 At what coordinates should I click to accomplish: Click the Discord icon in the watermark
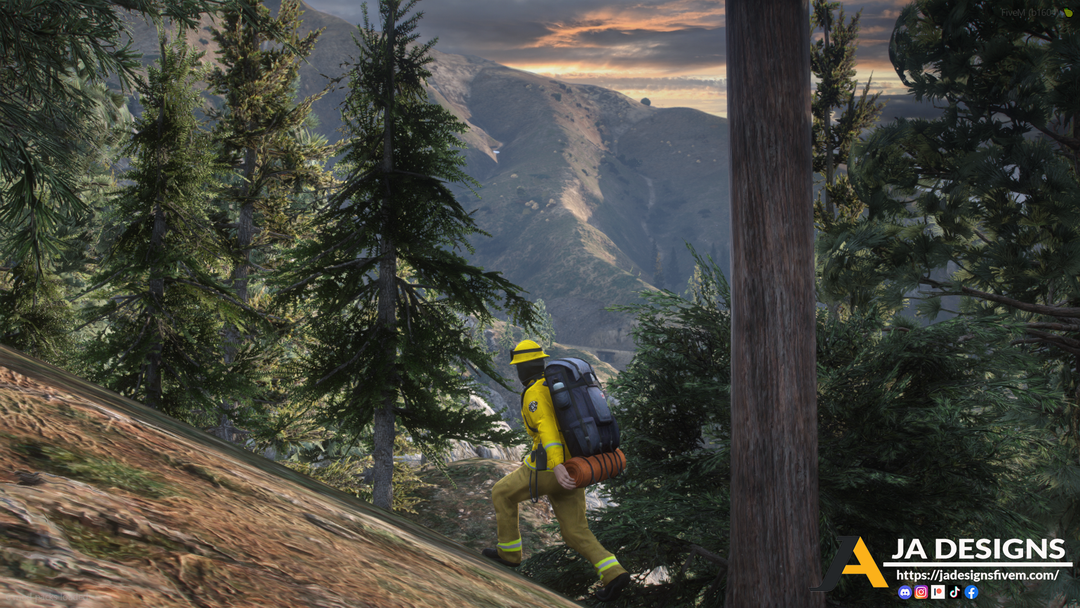(905, 592)
